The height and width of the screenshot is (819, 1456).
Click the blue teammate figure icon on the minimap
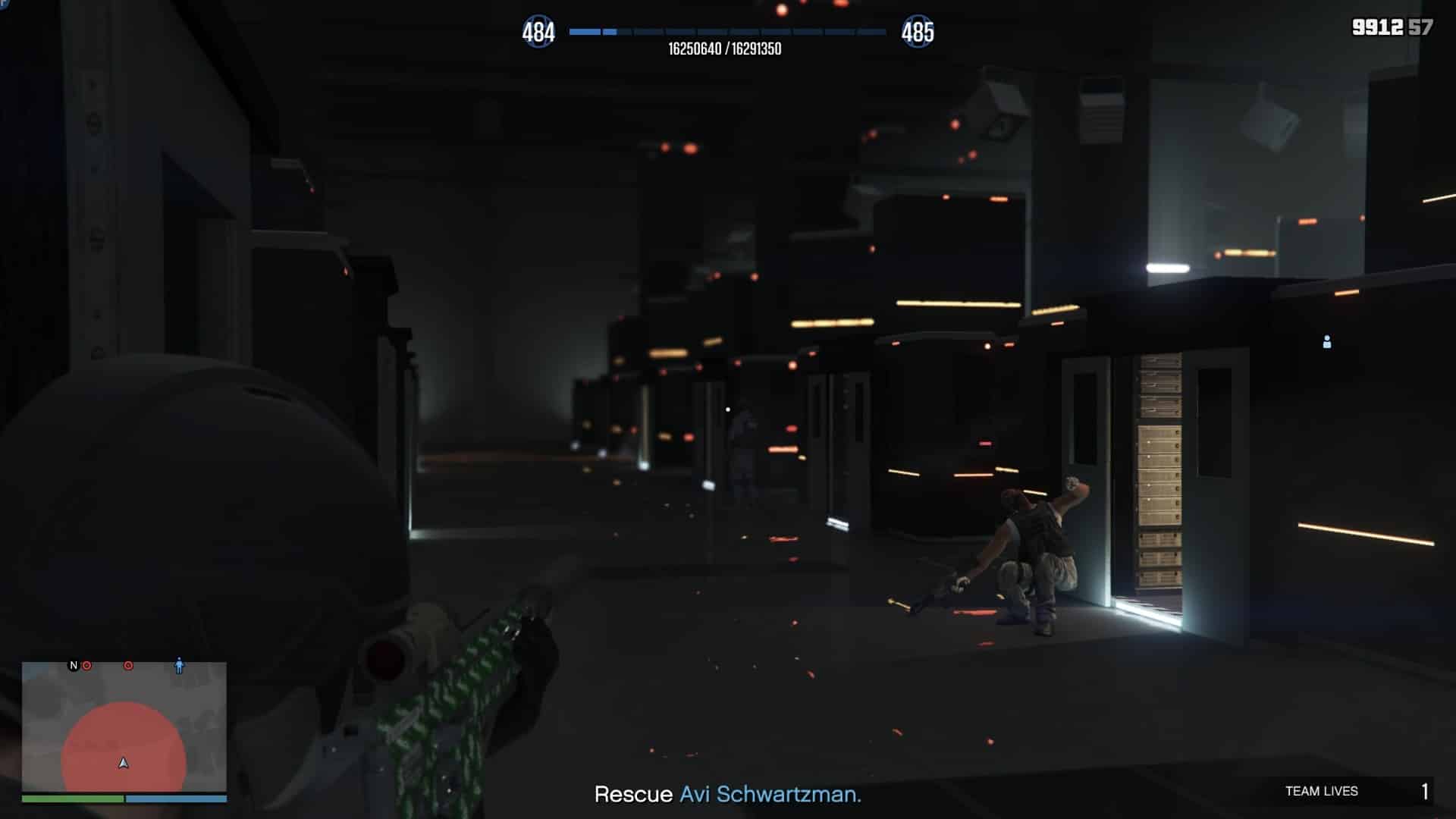point(177,667)
